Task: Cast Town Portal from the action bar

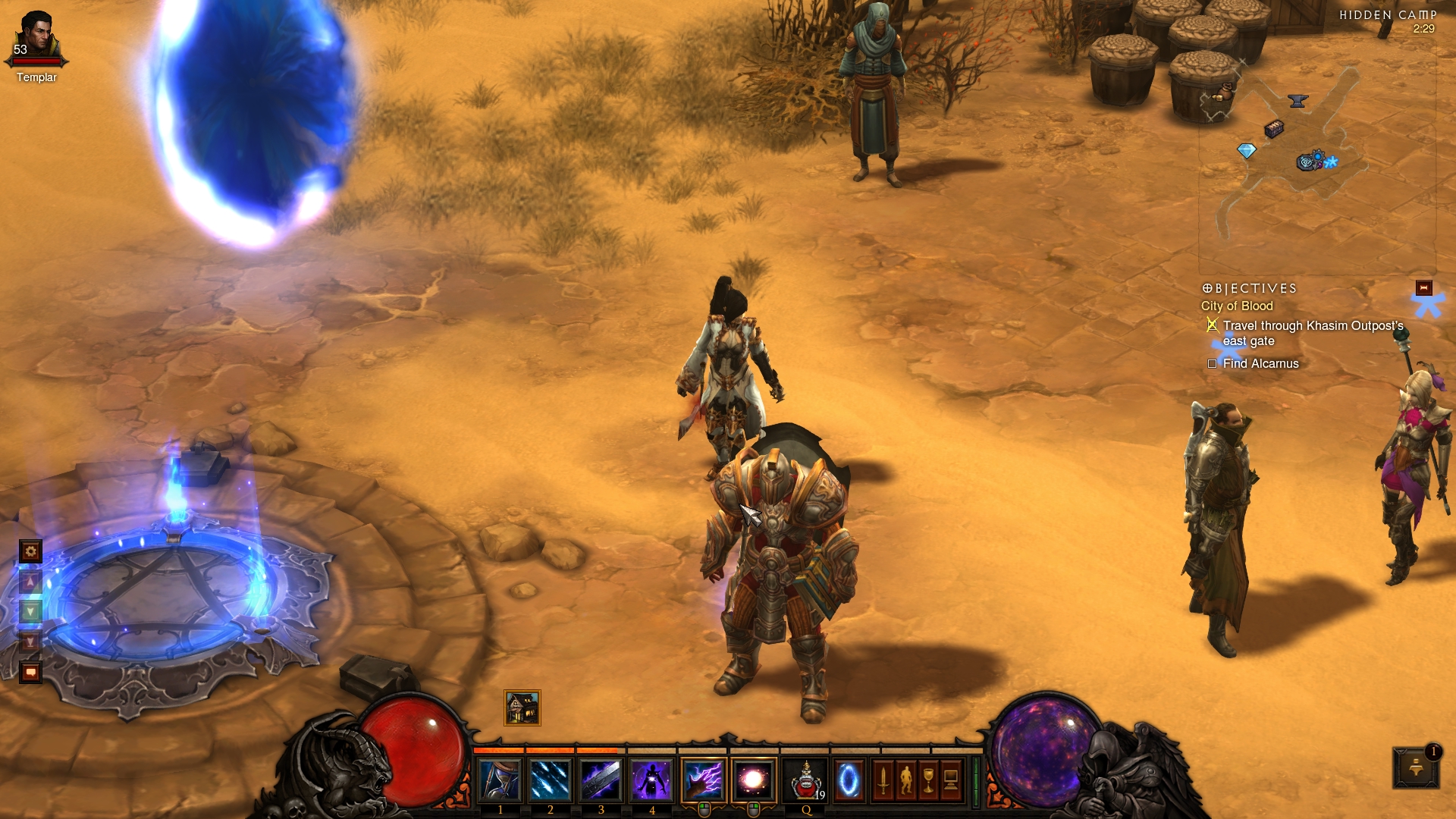Action: [849, 780]
